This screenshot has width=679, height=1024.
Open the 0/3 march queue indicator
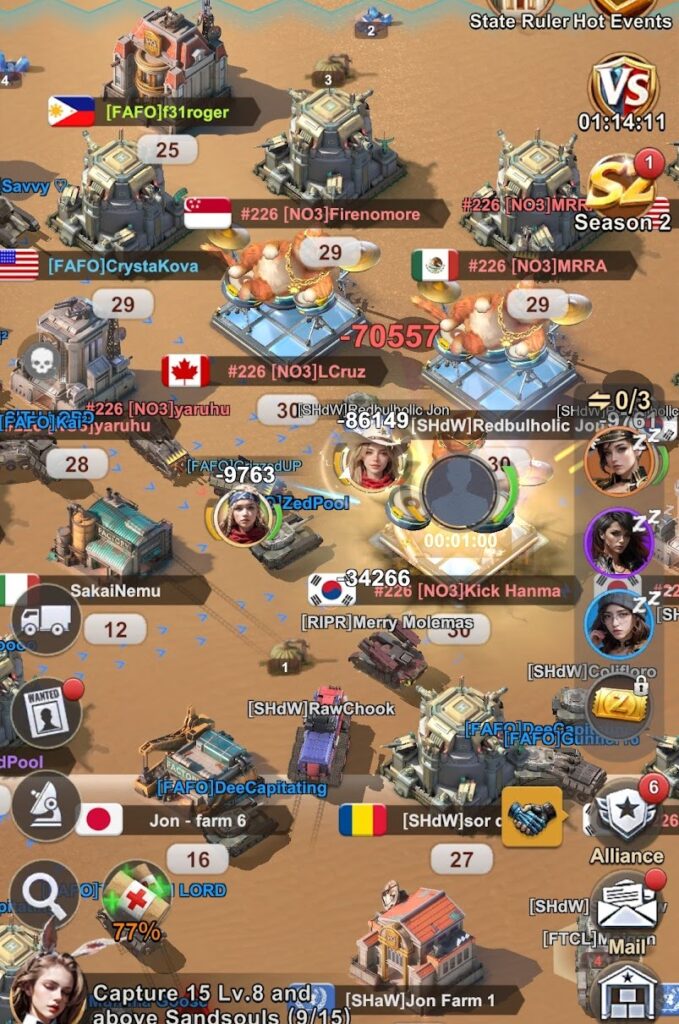(x=620, y=401)
